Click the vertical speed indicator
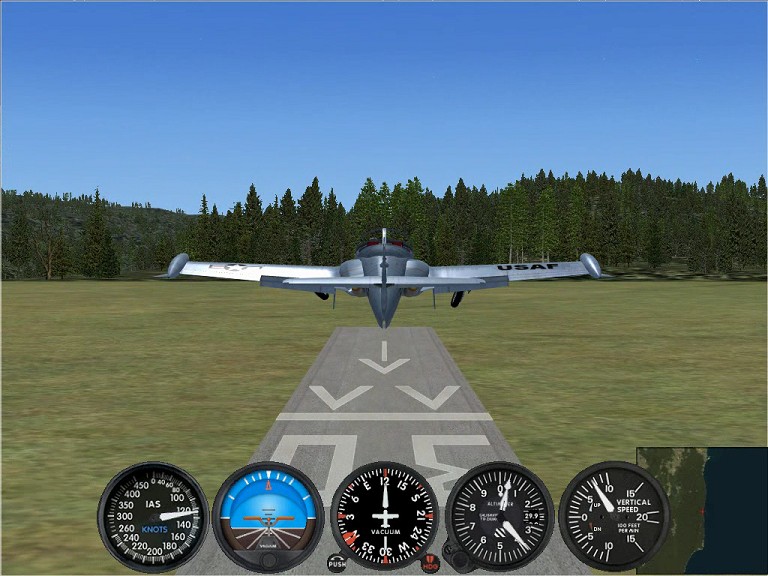 614,516
